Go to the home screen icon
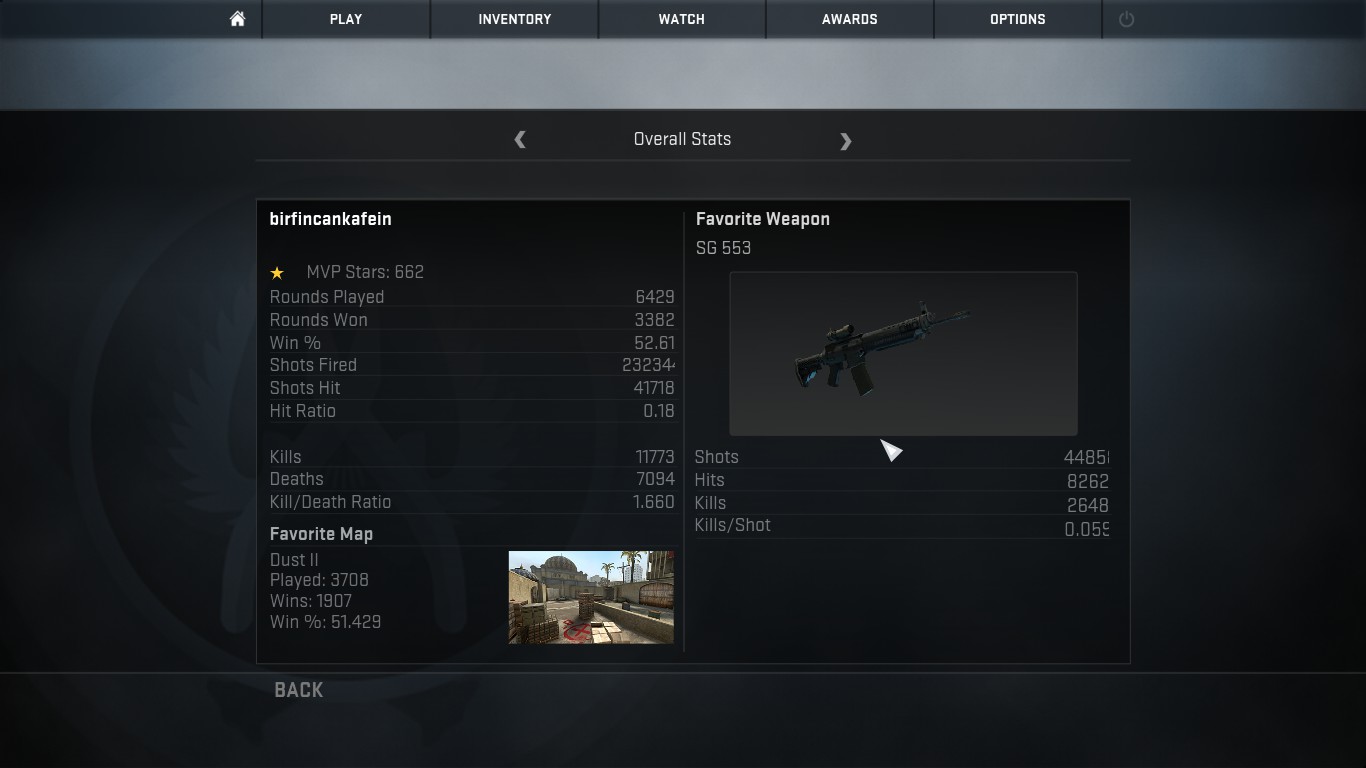This screenshot has height=768, width=1366. click(x=237, y=19)
